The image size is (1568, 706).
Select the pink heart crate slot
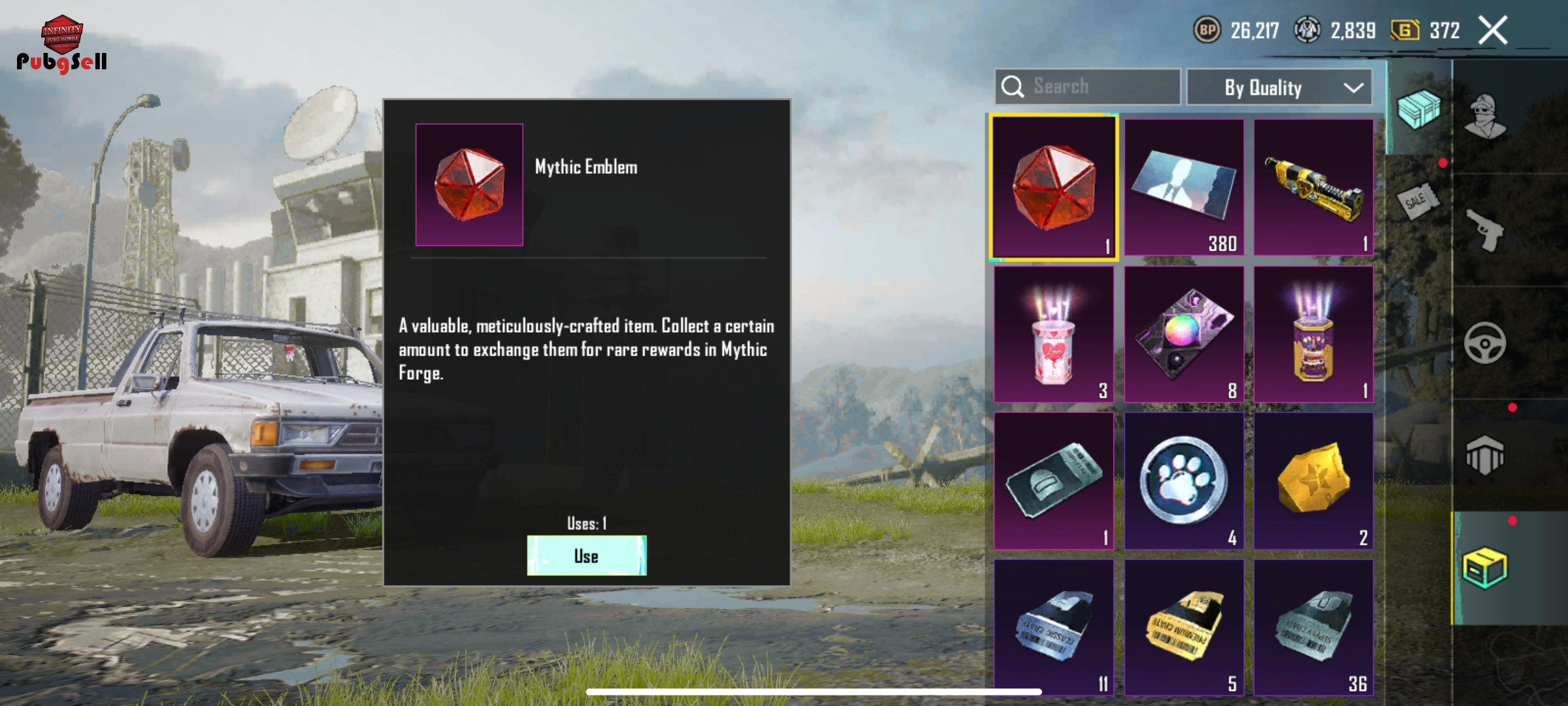[x=1054, y=334]
